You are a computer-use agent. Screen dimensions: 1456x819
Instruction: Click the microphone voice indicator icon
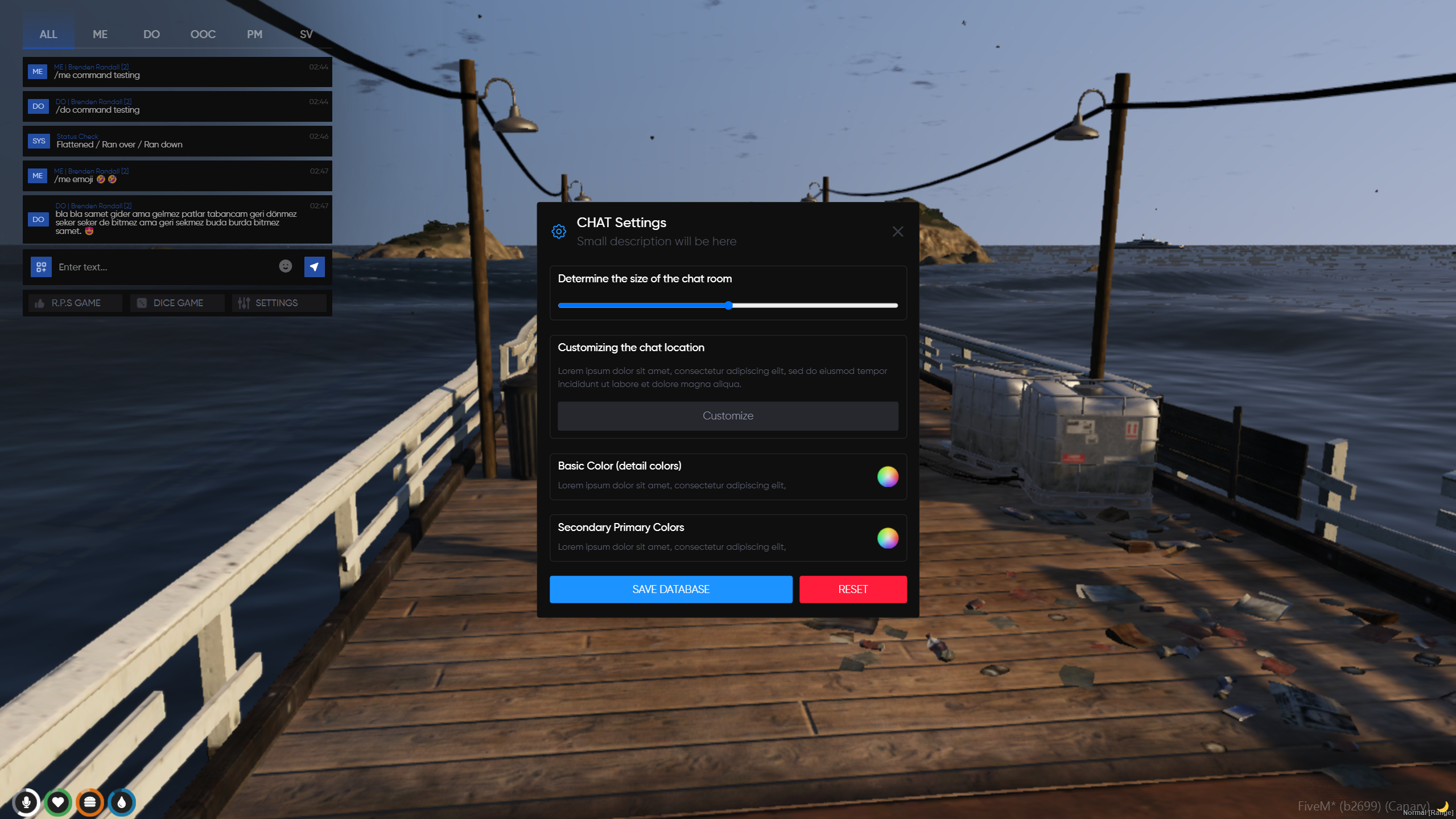click(x=27, y=802)
